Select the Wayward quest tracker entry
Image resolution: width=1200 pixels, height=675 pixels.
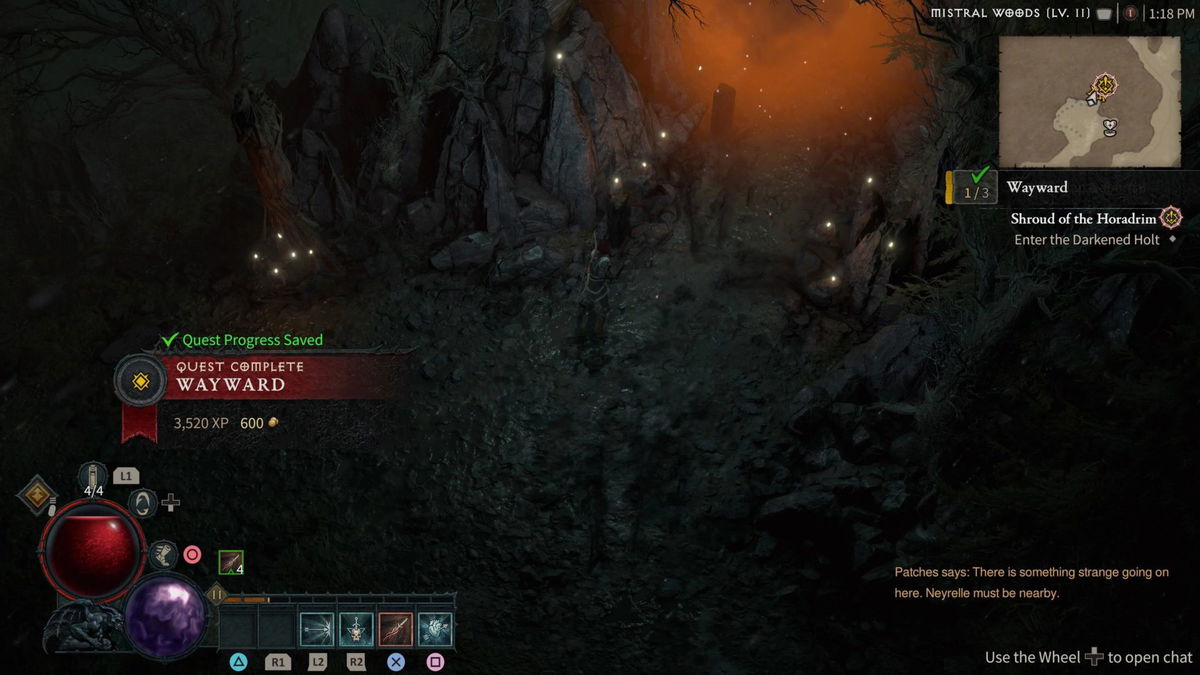click(1037, 187)
